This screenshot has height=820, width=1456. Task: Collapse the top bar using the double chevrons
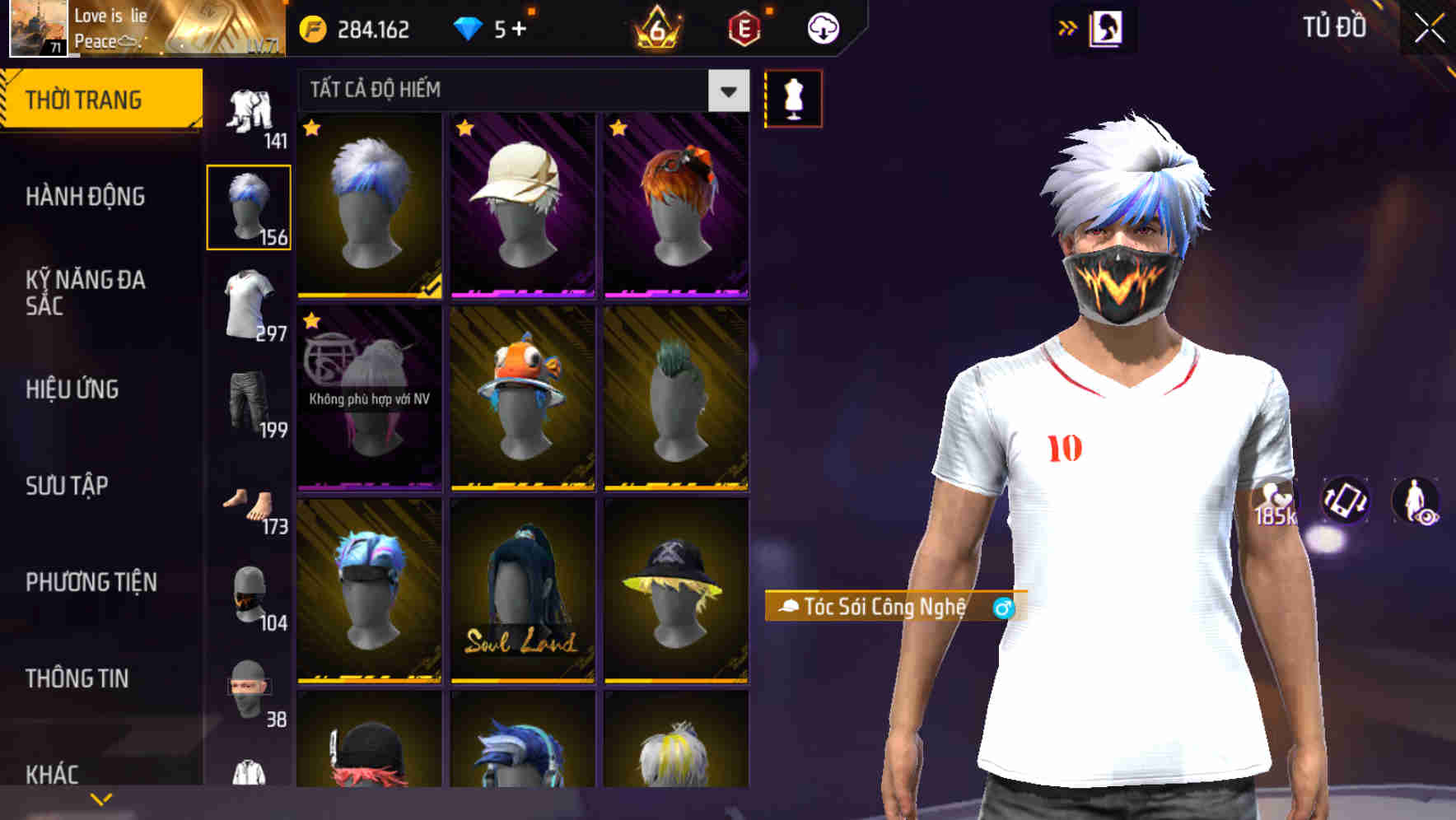[x=1068, y=27]
